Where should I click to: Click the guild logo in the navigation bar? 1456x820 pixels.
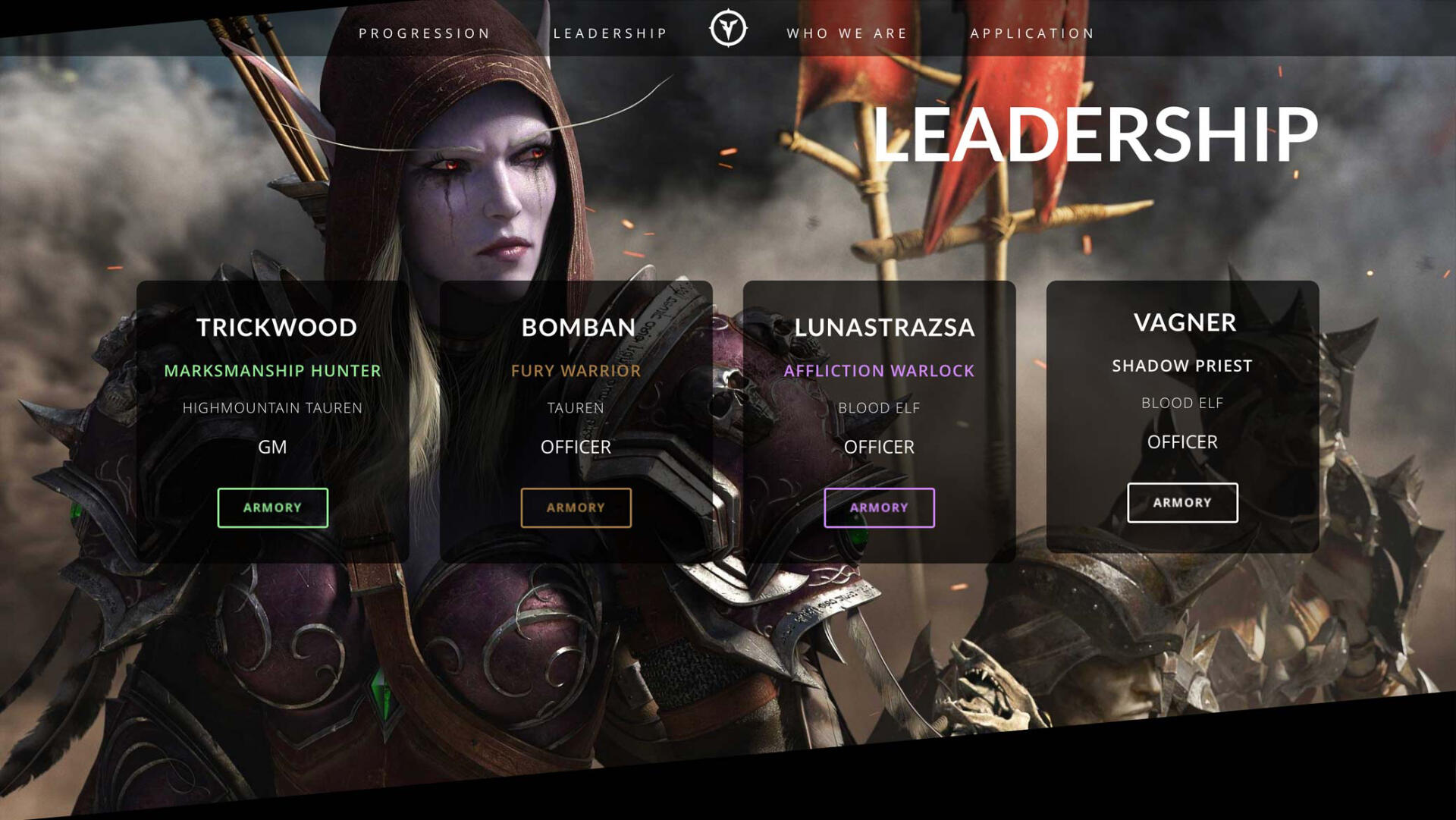(727, 29)
